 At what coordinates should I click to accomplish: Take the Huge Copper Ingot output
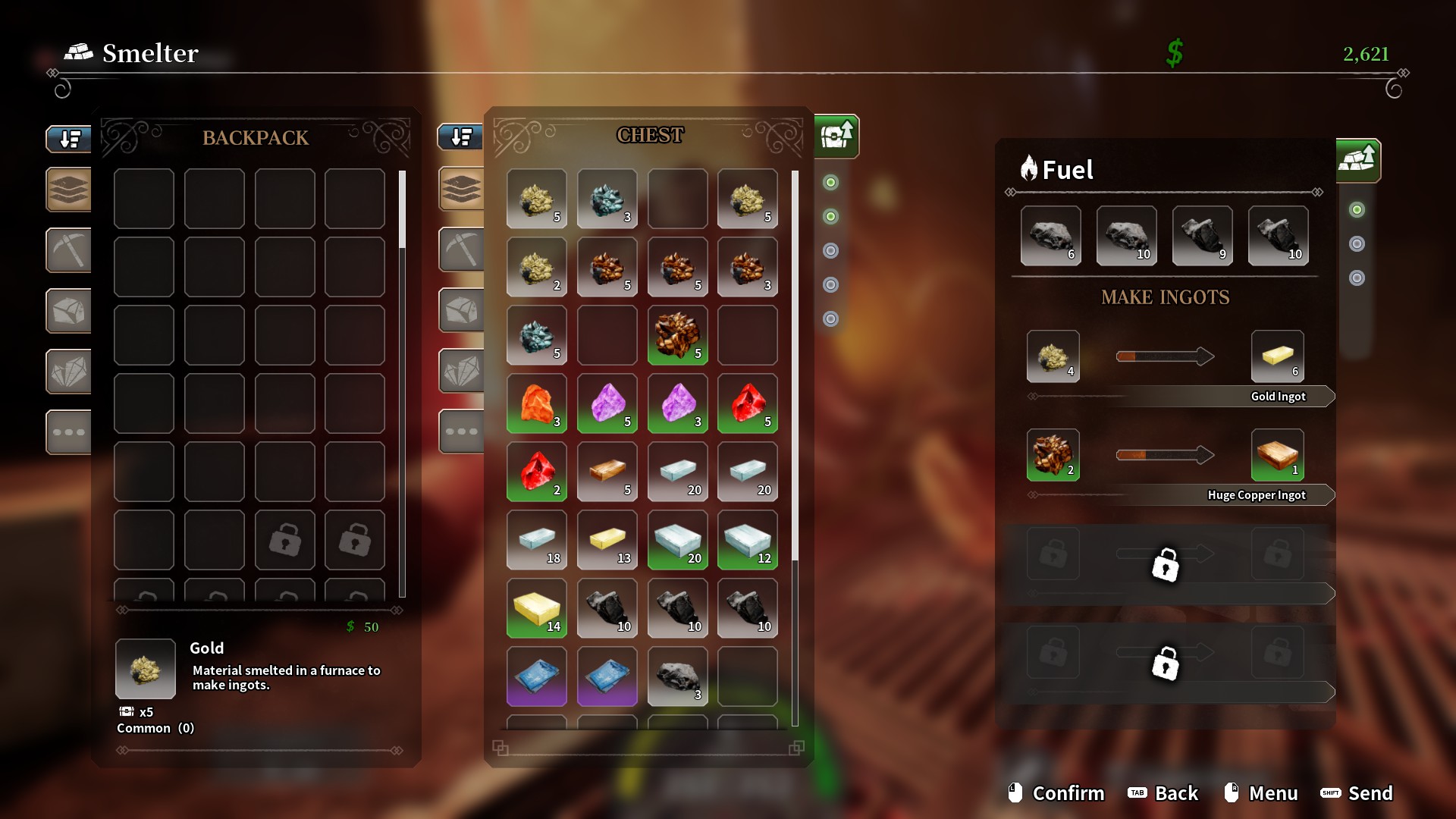(x=1278, y=454)
